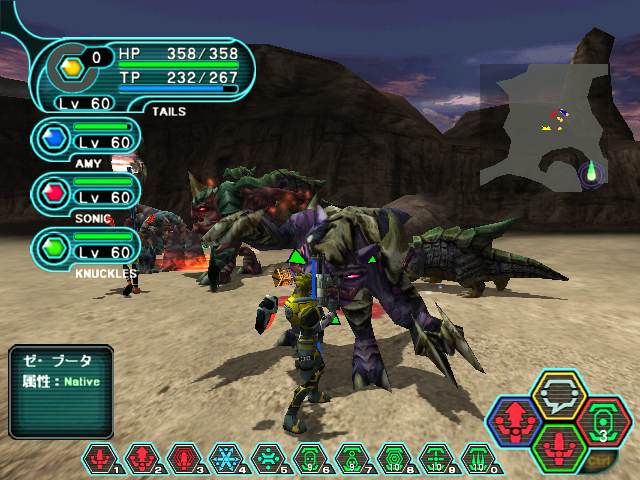Choose the green item in slot 0

coord(478,459)
